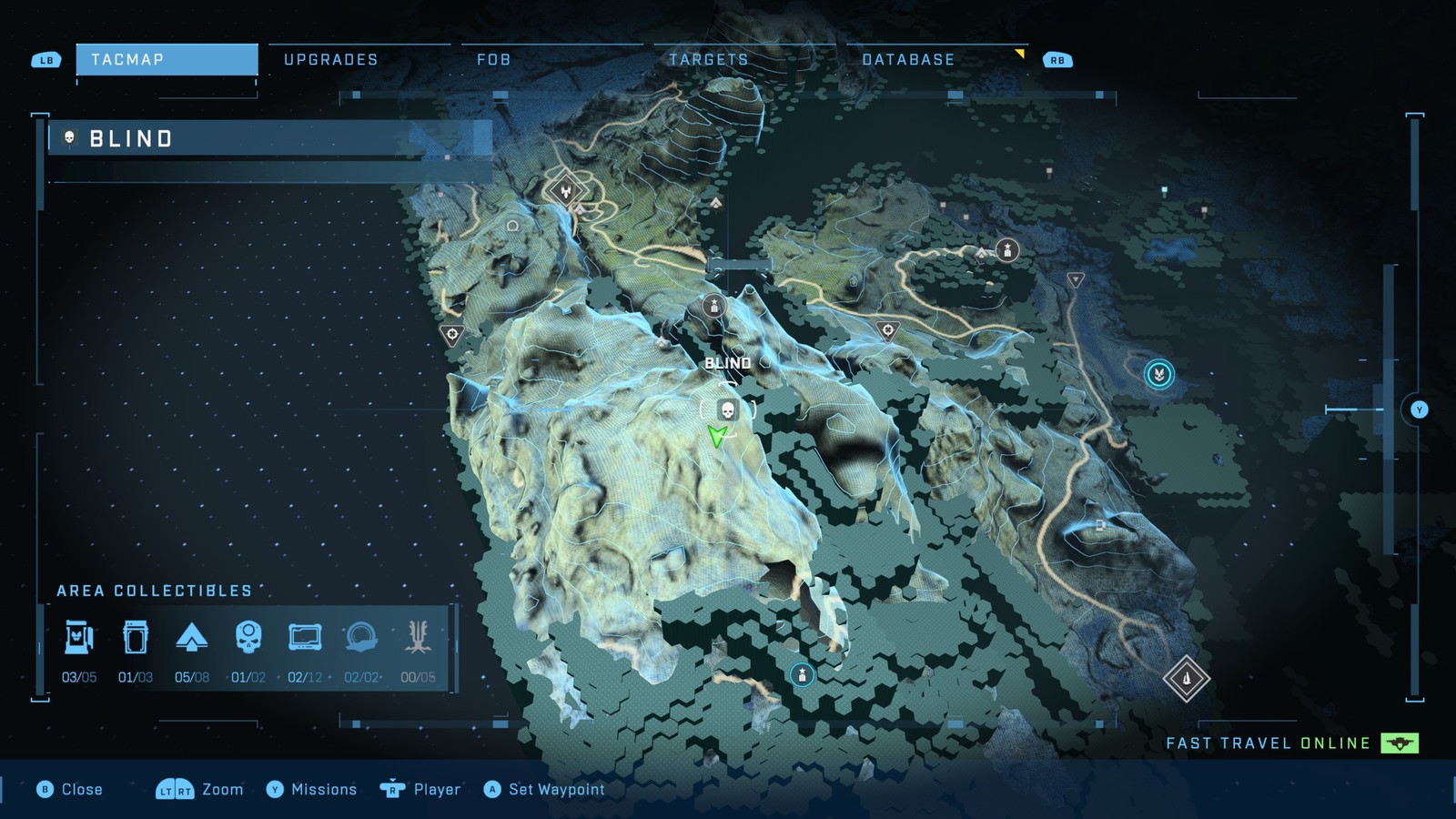This screenshot has height=819, width=1456.
Task: Select the cyan UNSC eagle emblem map marker
Action: 1158,374
